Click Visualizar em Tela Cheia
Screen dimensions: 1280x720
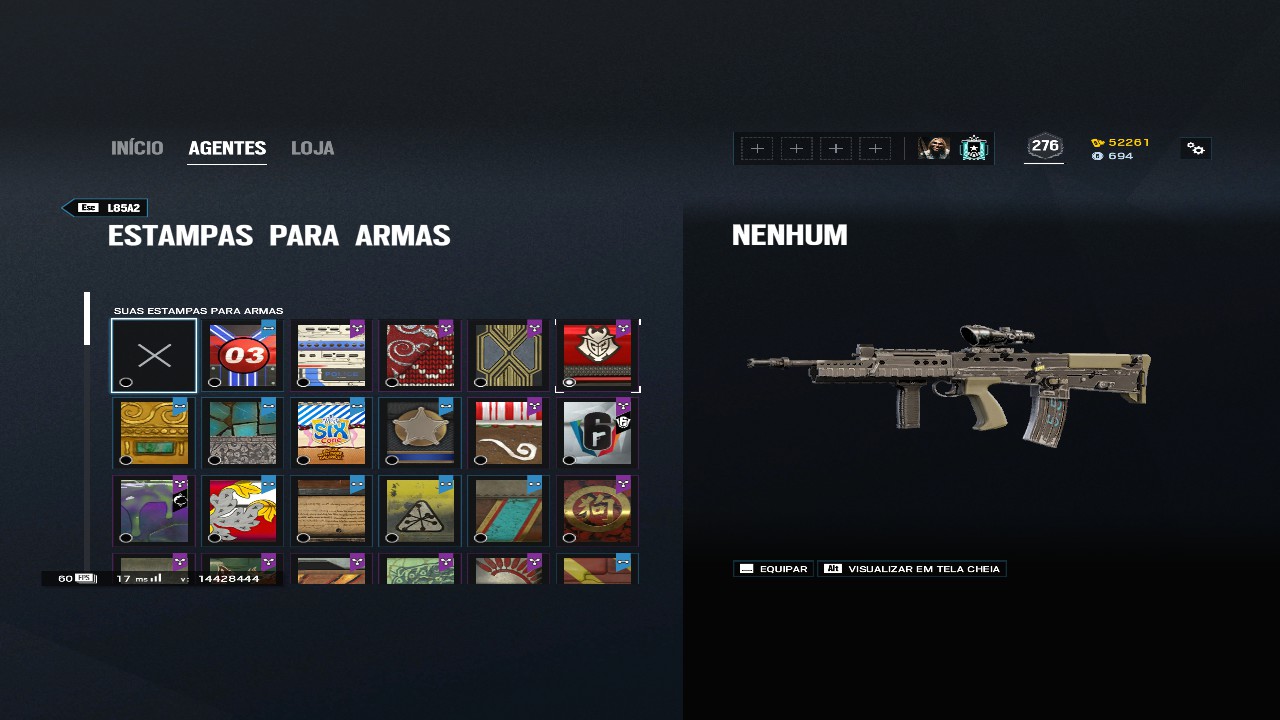(x=912, y=569)
